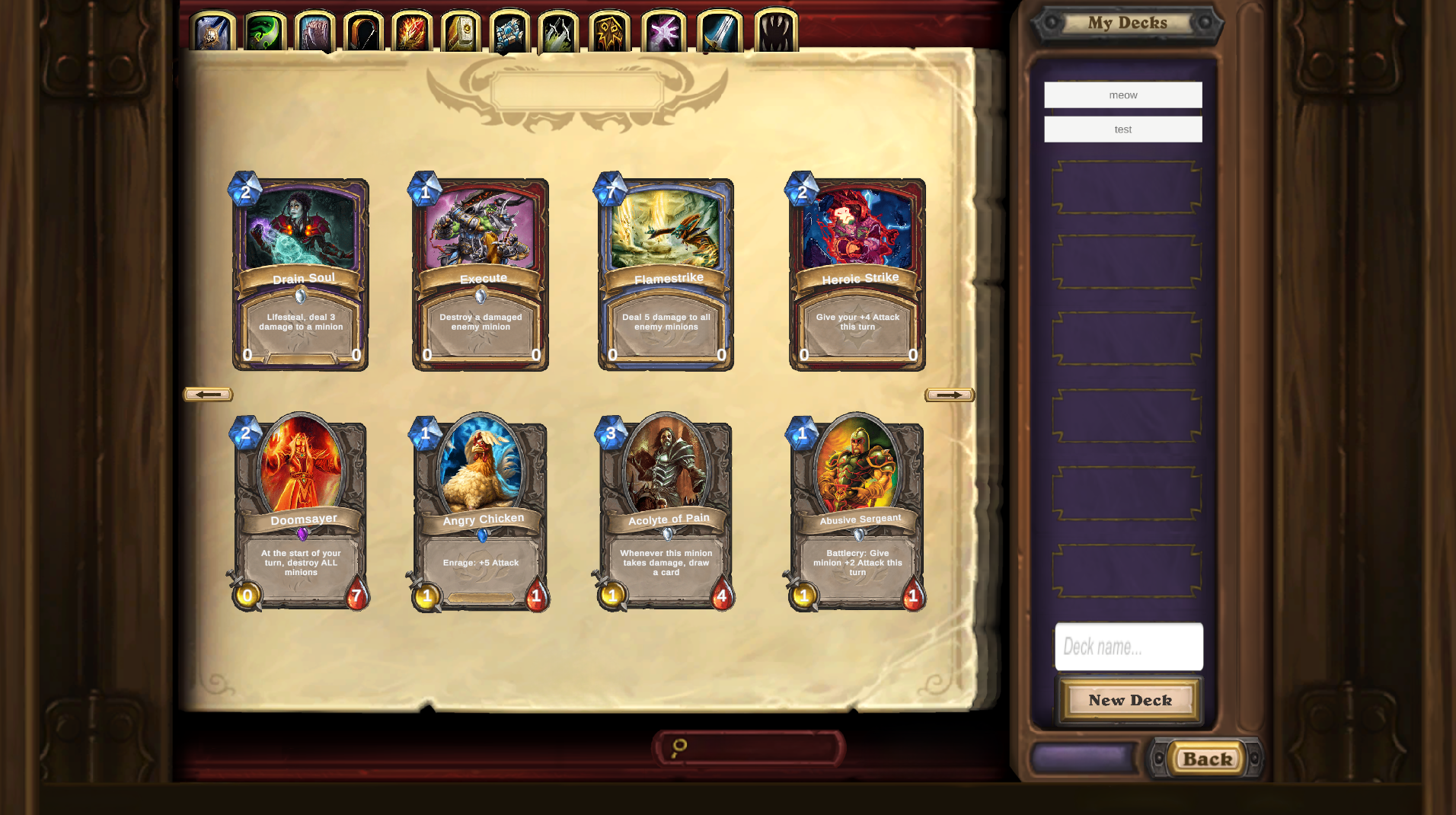Open the deck named meow
Viewport: 1456px width, 815px height.
pos(1122,94)
